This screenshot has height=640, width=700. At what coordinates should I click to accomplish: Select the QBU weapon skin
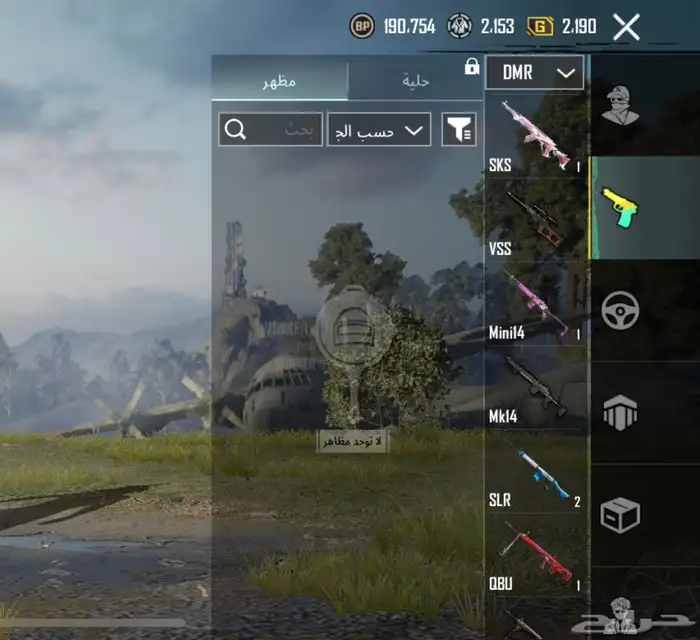click(535, 555)
